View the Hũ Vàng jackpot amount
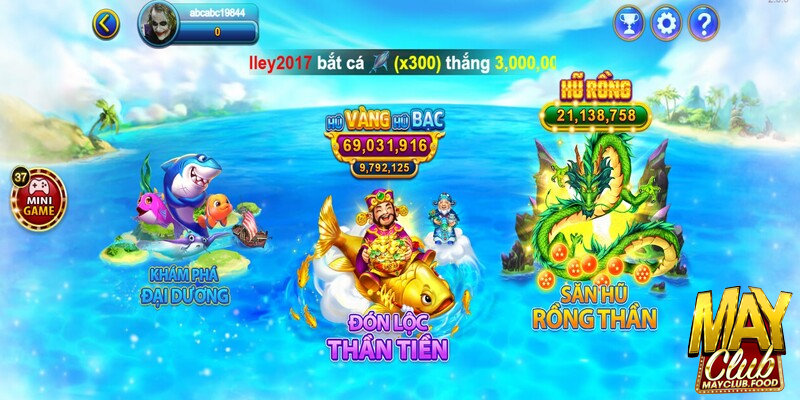Image resolution: width=800 pixels, height=400 pixels. tap(384, 146)
